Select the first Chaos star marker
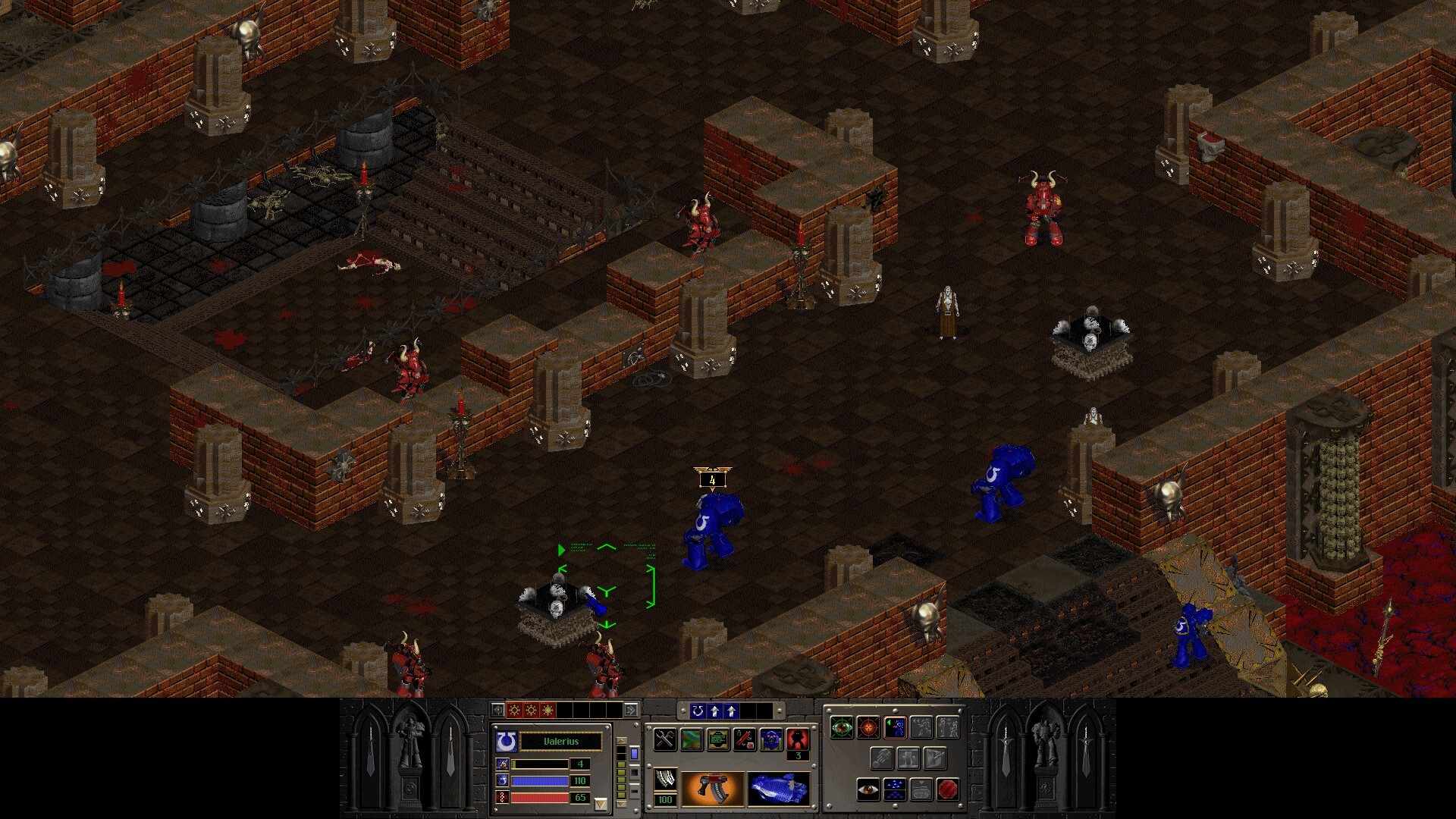1456x819 pixels. pyautogui.click(x=514, y=711)
